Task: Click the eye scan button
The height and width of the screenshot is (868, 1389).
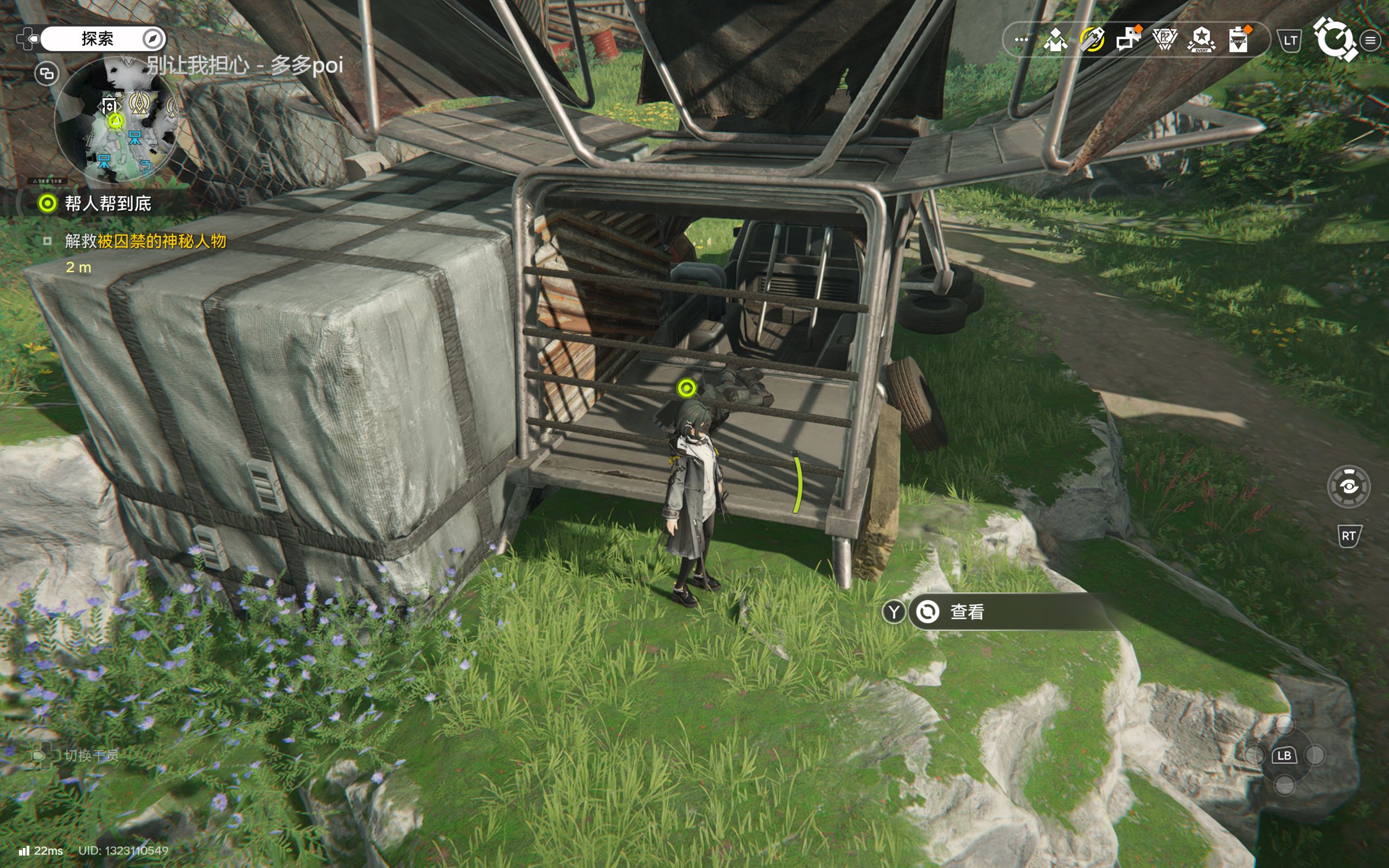Action: tap(1348, 487)
